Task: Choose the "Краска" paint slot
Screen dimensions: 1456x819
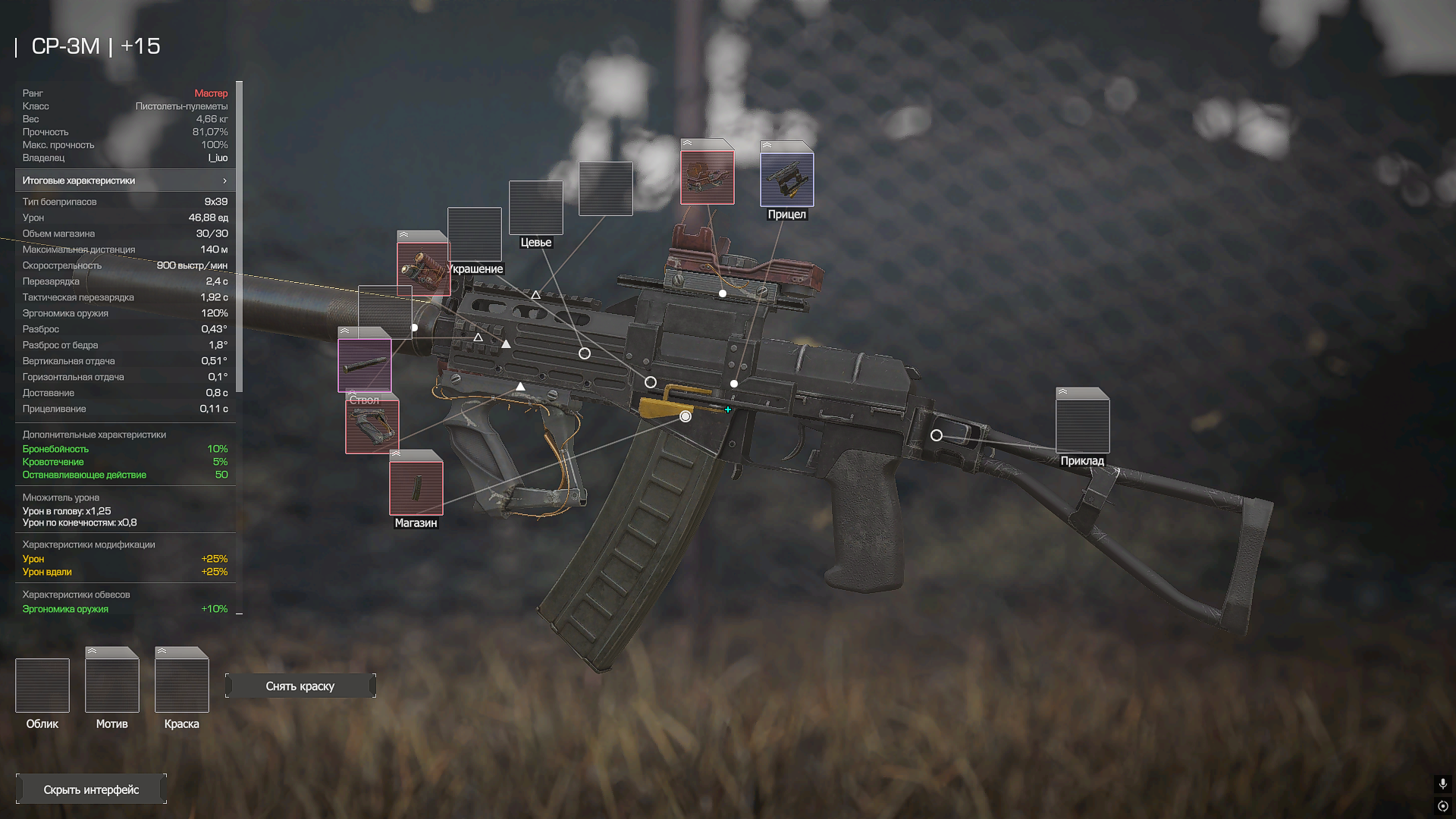Action: [182, 686]
